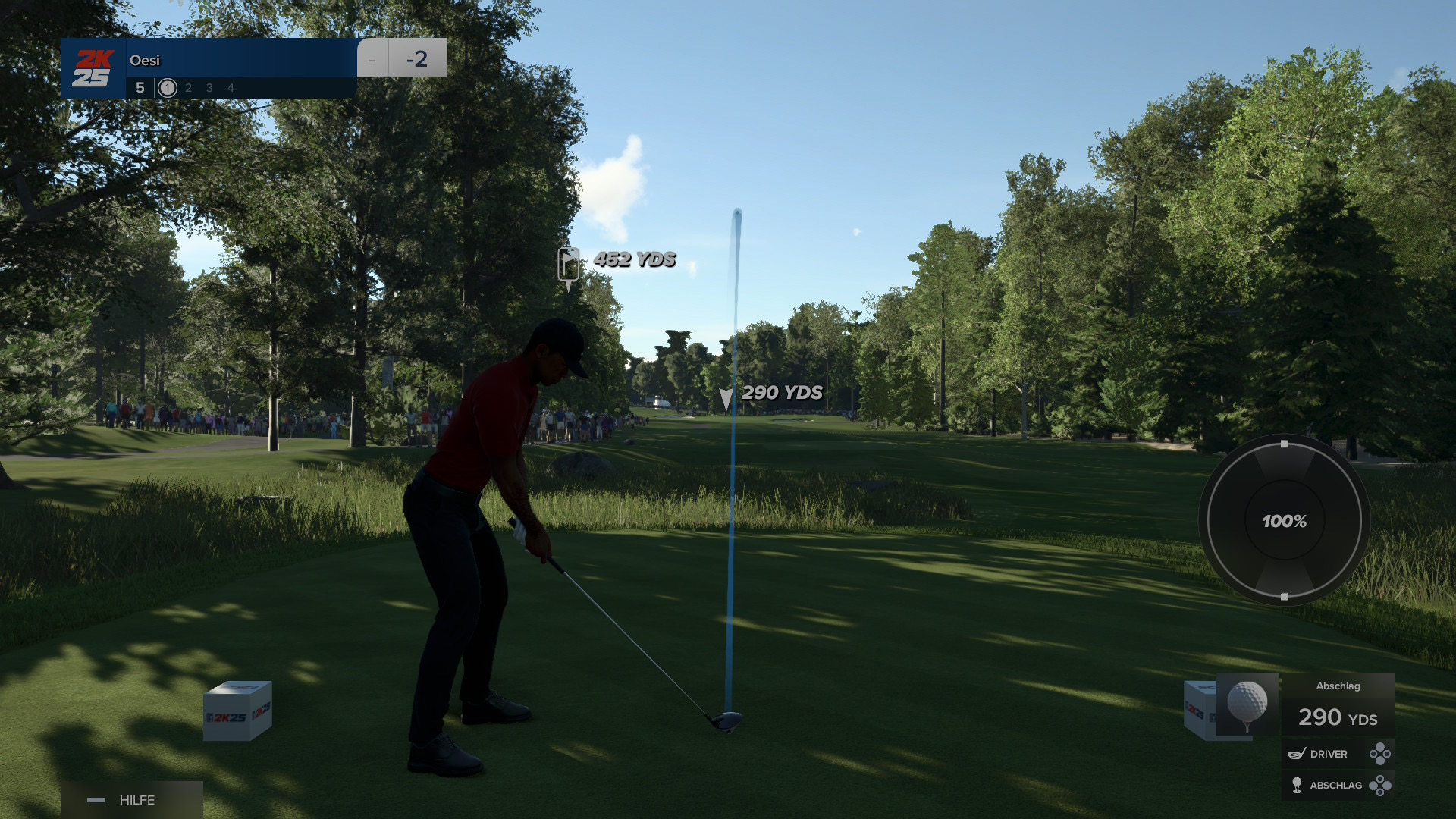This screenshot has height=819, width=1456.
Task: Change the ABSCHLAG shot type
Action: click(1338, 785)
